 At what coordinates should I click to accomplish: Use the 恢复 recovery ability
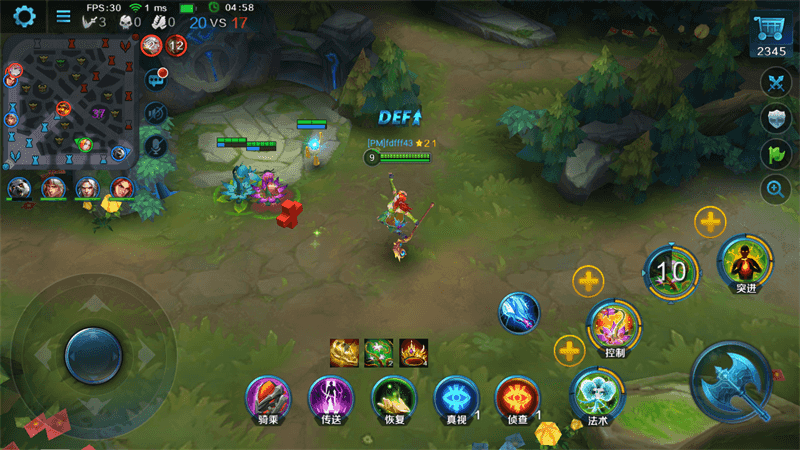tap(393, 398)
